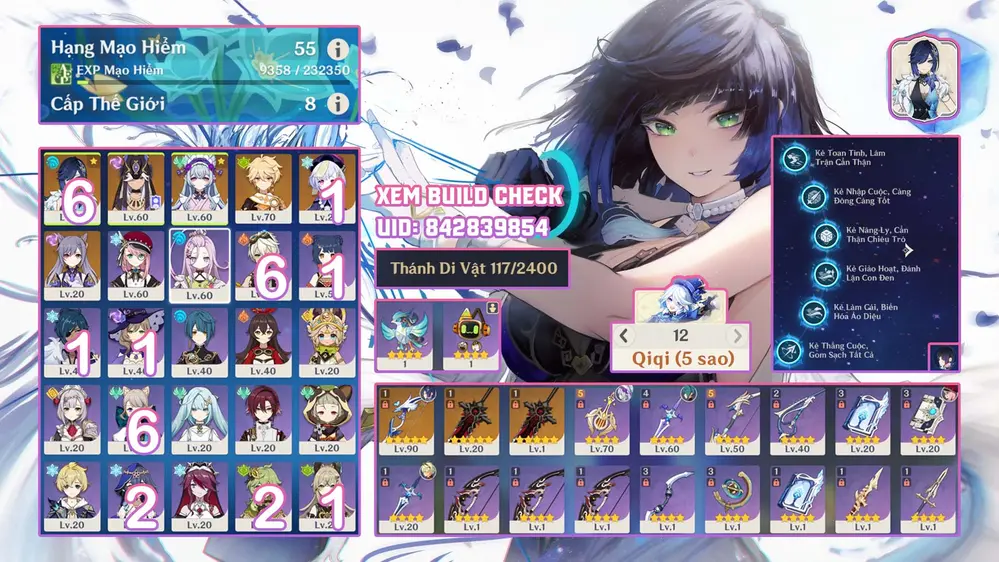
Task: Click constellation 'Kẻ Giảo Hoạt, Đánh Lận Con Đen'
Action: (x=826, y=272)
